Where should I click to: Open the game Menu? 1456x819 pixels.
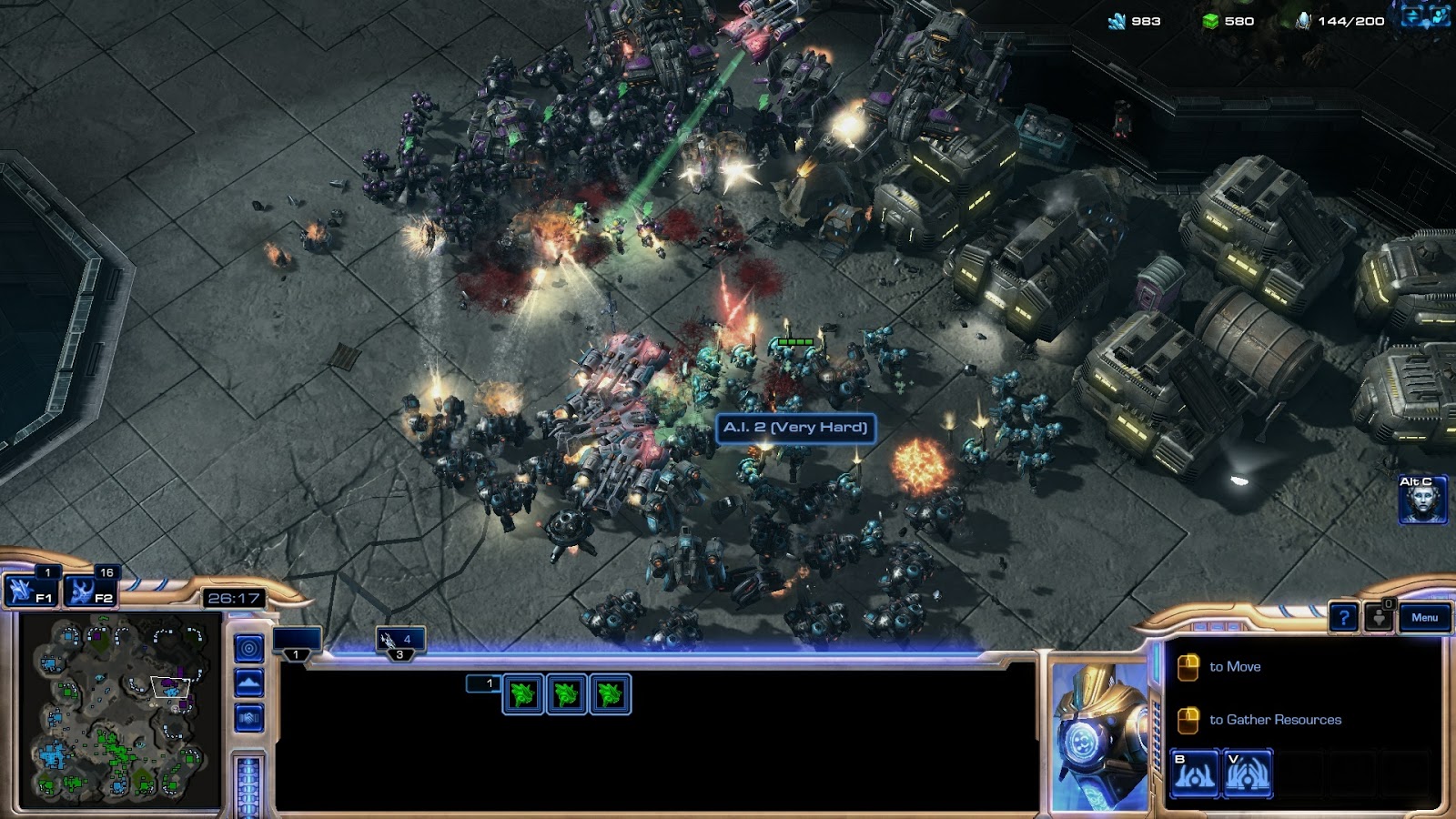(x=1424, y=617)
